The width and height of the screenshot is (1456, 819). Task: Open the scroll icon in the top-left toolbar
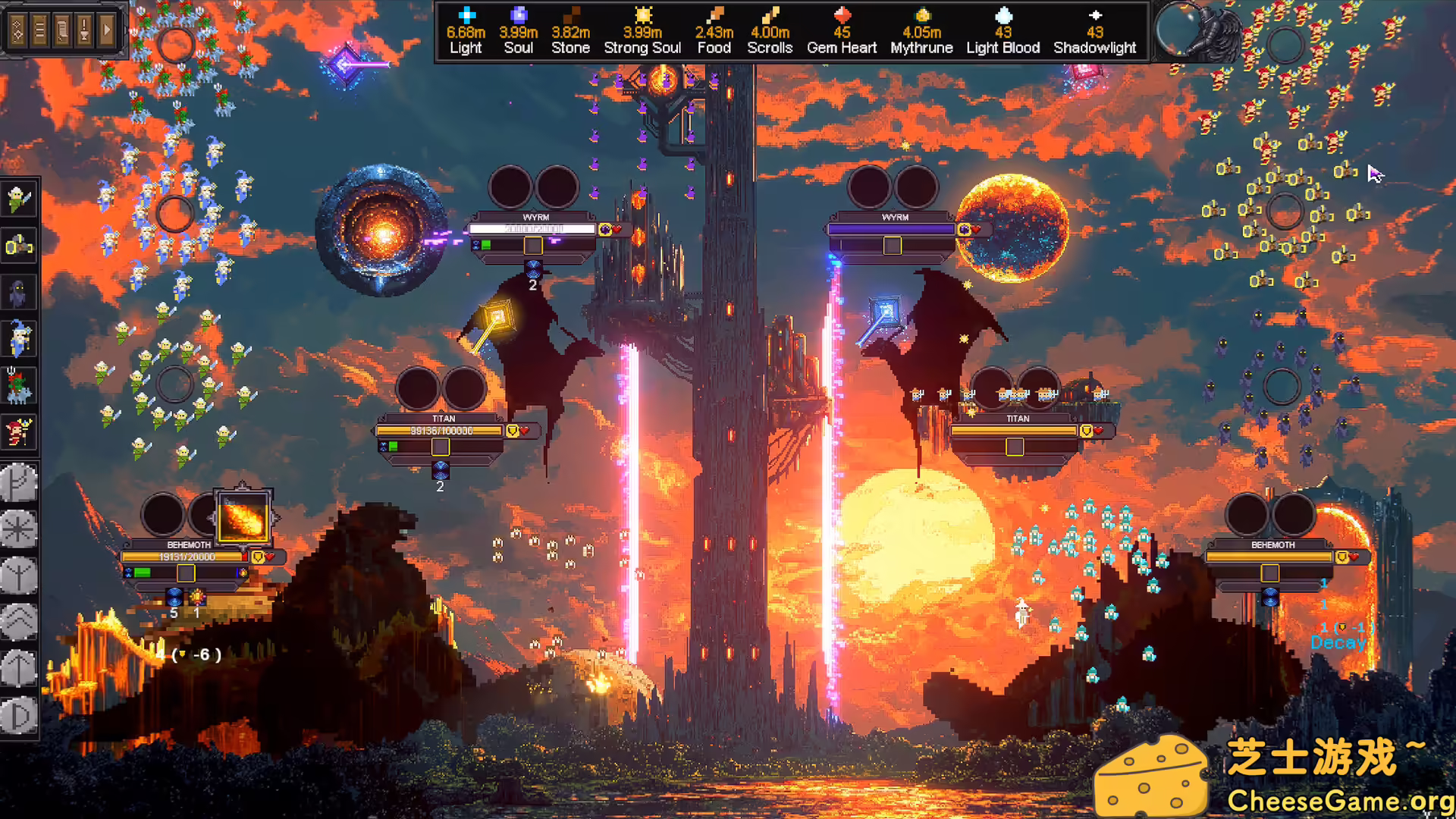tap(61, 28)
